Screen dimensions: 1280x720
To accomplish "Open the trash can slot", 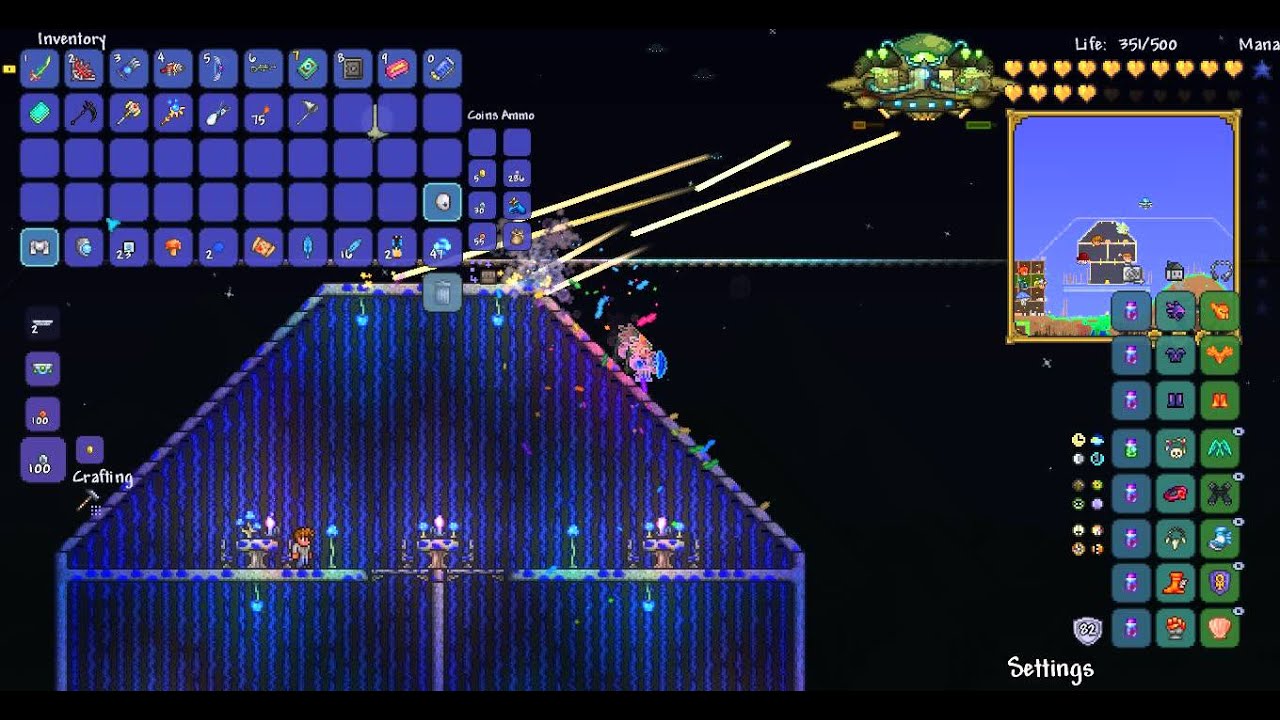I will 442,293.
